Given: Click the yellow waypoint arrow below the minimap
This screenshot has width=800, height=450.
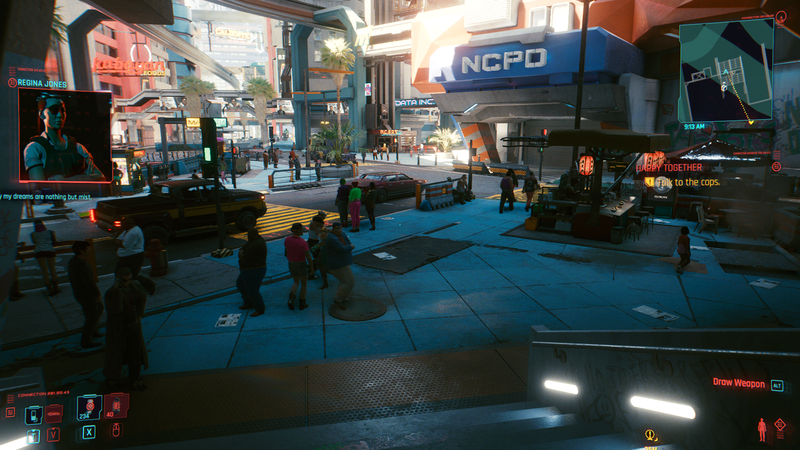Looking at the screenshot, I should click(749, 122).
